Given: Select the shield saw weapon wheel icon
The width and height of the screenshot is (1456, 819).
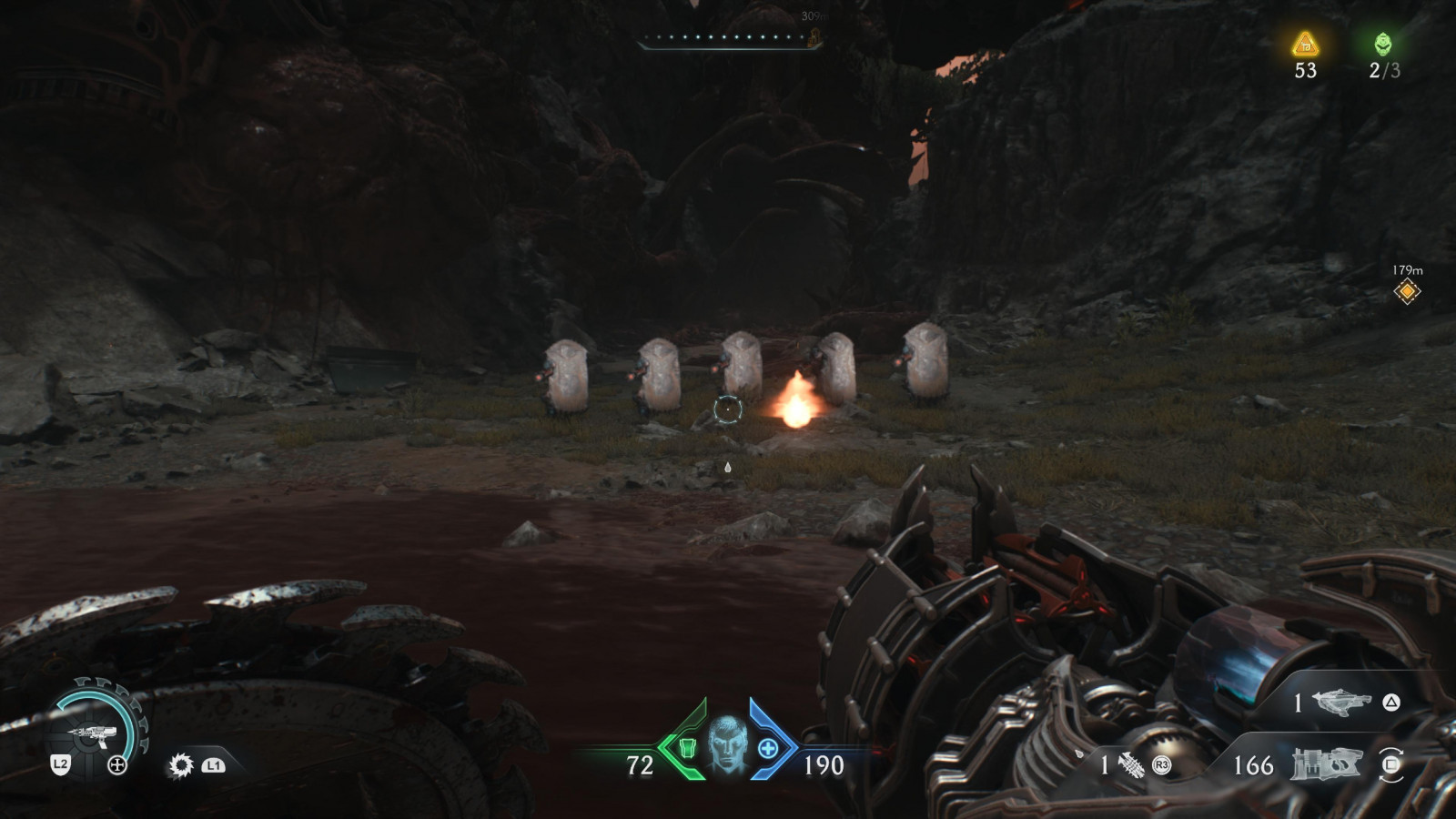Looking at the screenshot, I should [91, 733].
